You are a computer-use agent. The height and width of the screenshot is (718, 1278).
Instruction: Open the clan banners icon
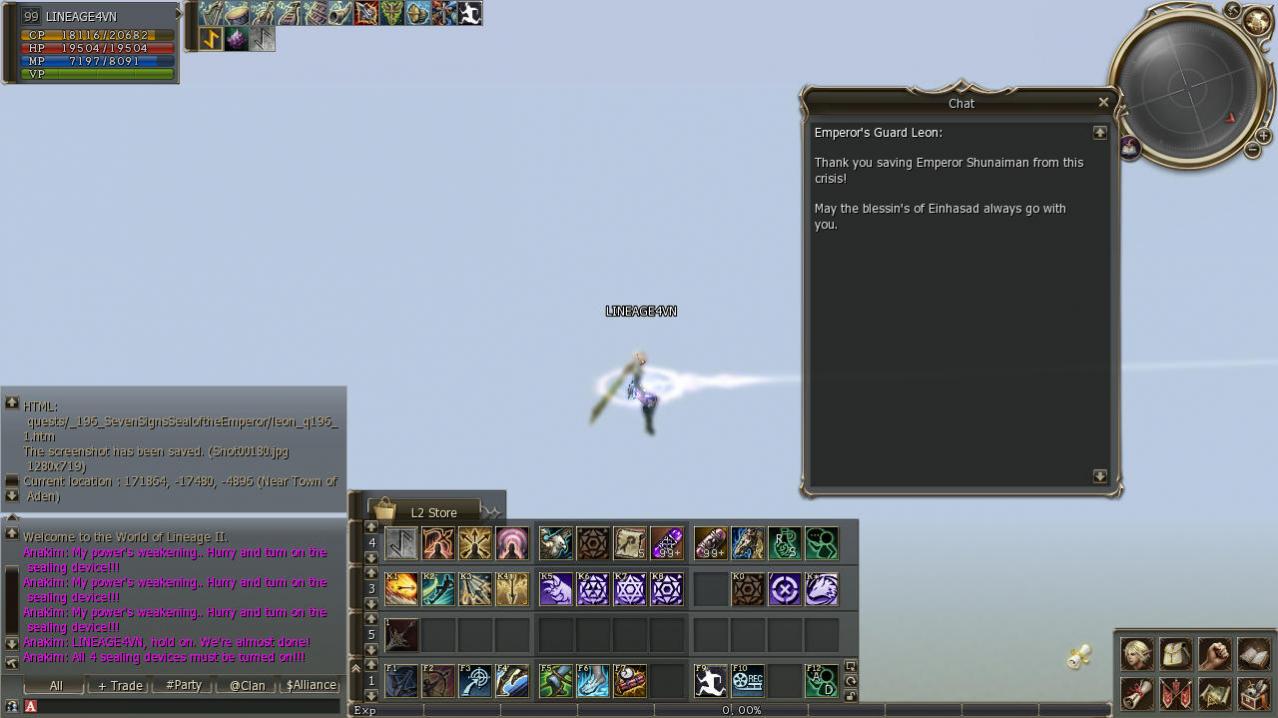[x=1175, y=692]
